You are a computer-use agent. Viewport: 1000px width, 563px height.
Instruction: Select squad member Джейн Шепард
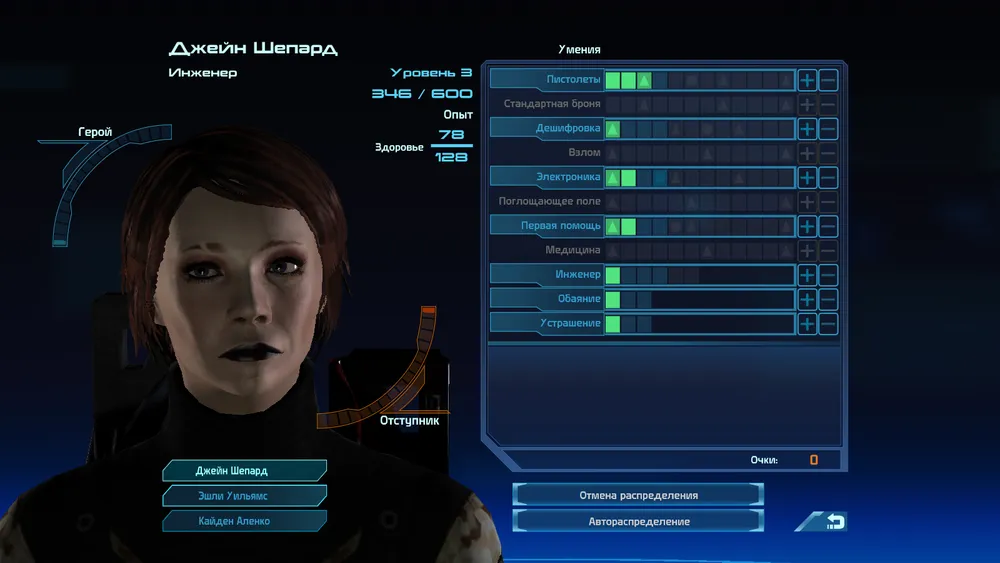click(244, 470)
